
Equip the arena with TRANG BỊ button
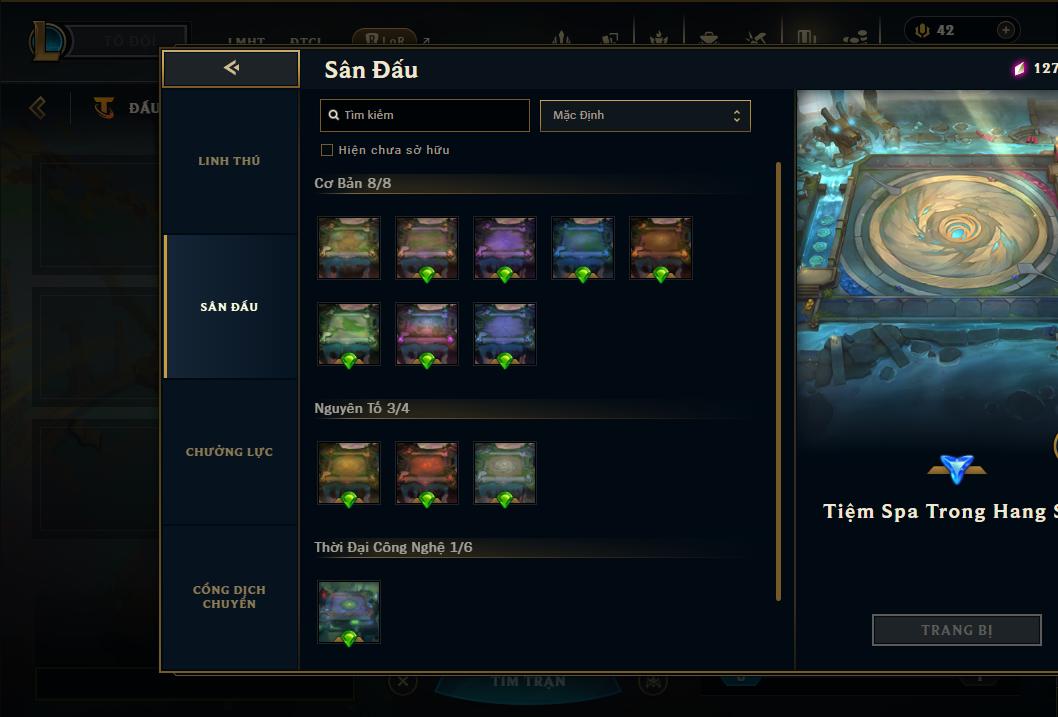[x=956, y=630]
